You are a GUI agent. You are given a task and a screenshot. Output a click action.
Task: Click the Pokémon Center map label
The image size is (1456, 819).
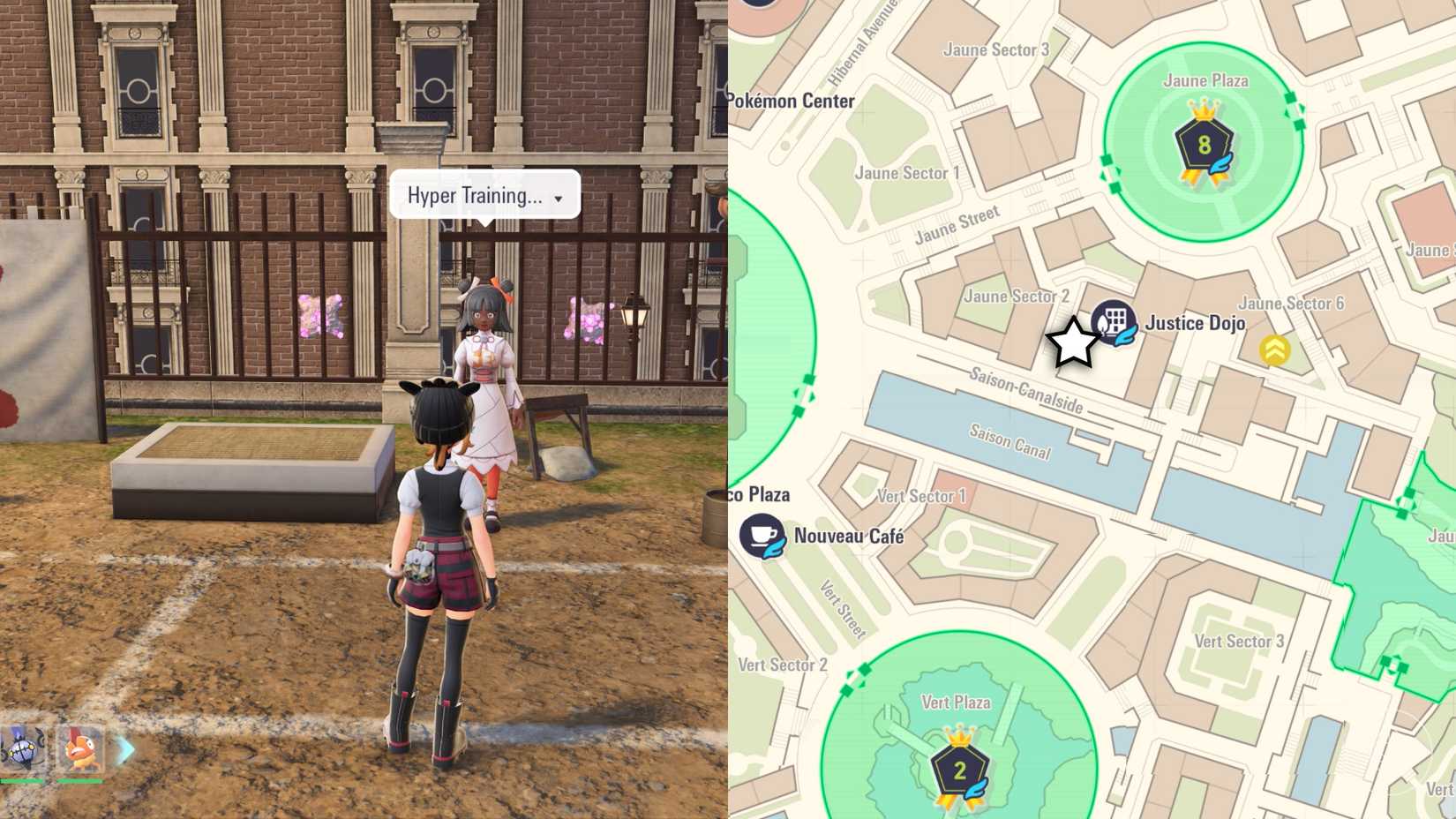coord(792,101)
